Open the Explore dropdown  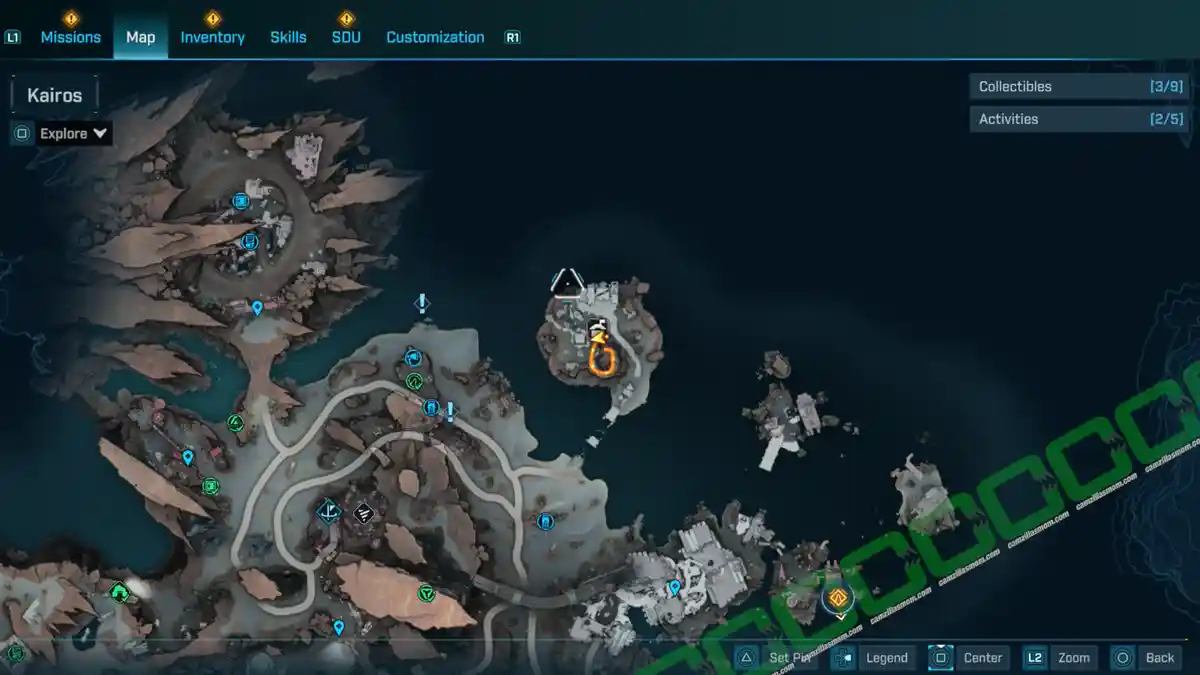point(74,133)
